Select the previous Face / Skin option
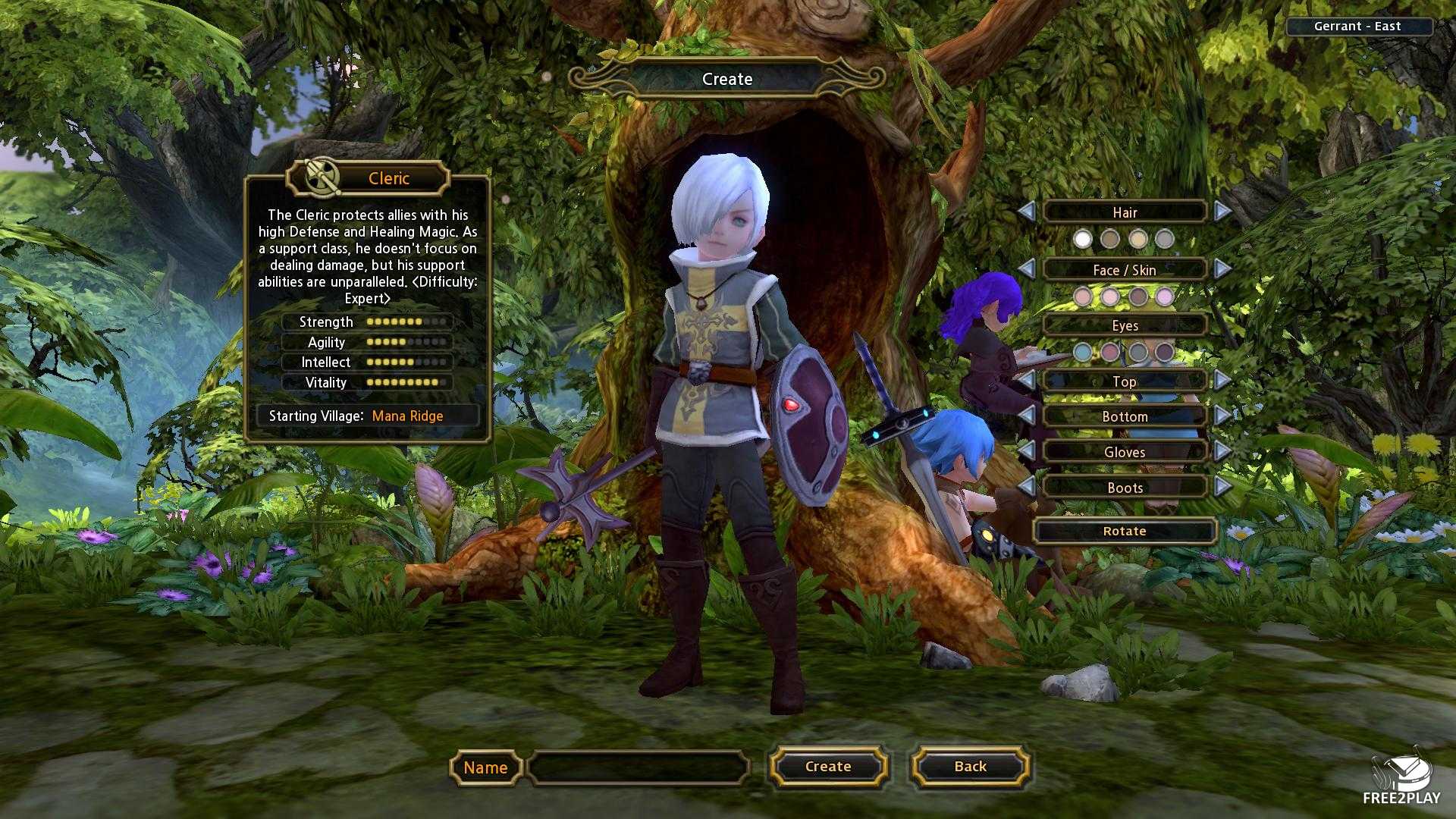The image size is (1456, 819). 1026,269
